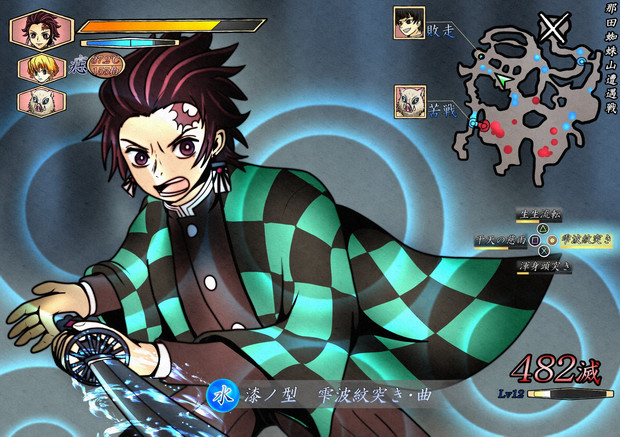Activate the 生生流転 skill

coord(539,214)
